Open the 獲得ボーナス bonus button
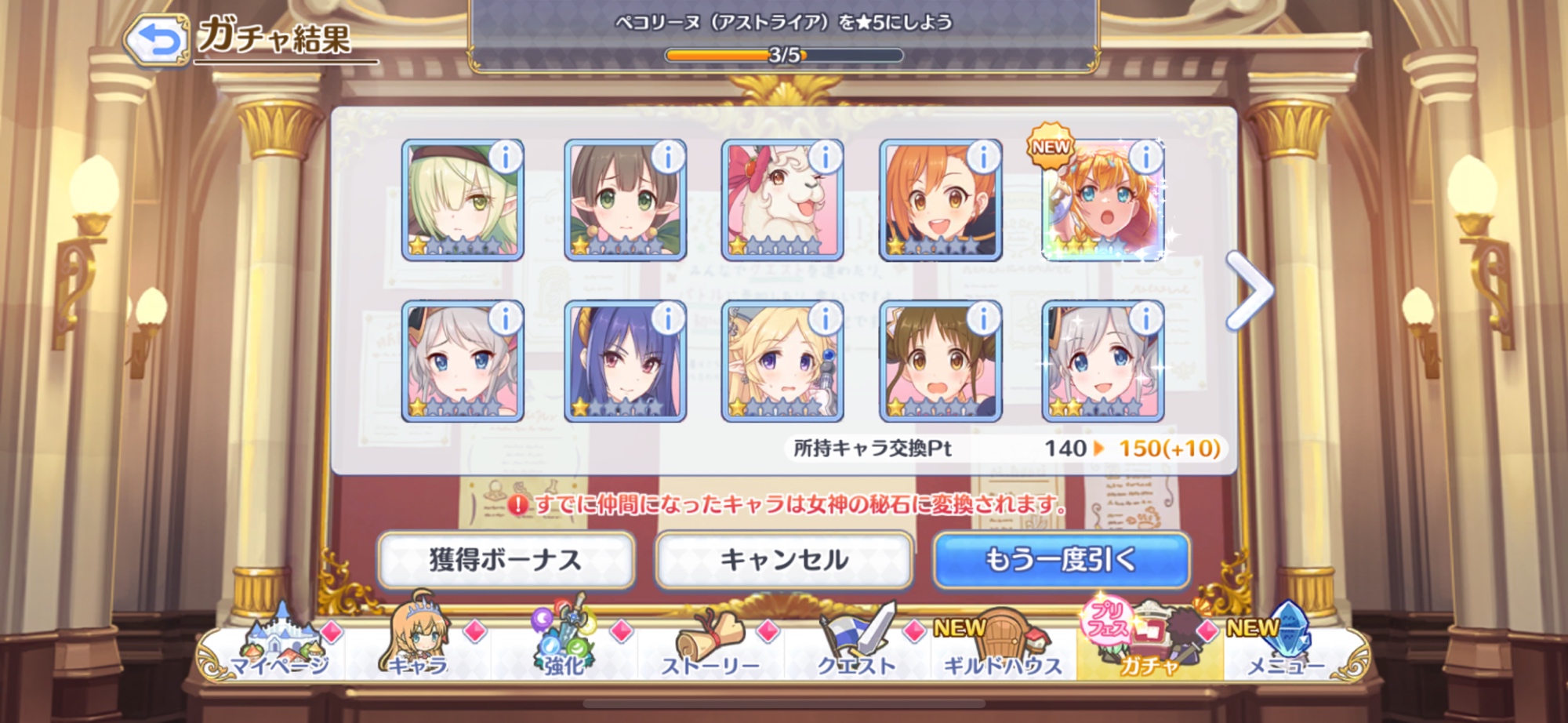 tap(506, 560)
